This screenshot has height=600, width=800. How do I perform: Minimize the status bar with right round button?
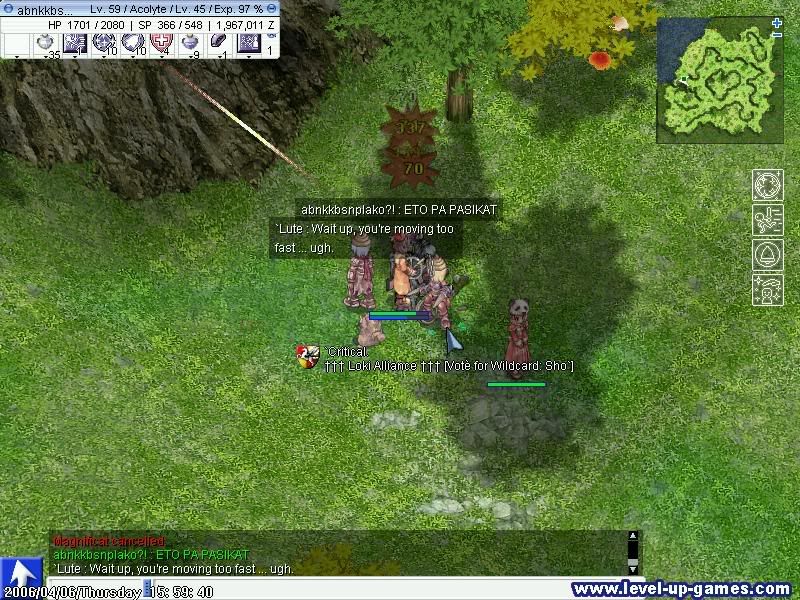click(x=272, y=8)
